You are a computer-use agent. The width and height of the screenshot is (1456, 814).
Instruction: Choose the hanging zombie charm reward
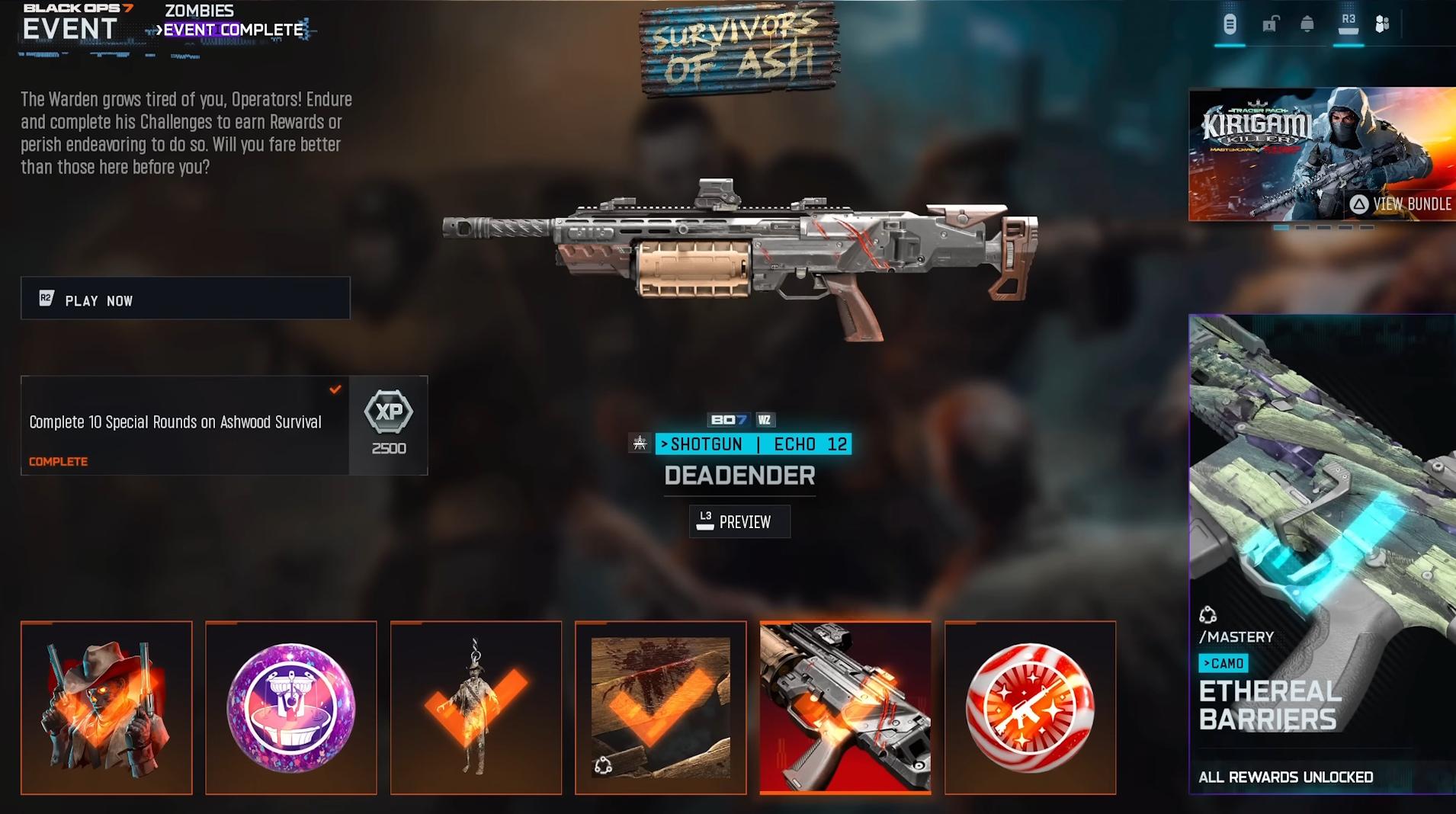tap(476, 708)
